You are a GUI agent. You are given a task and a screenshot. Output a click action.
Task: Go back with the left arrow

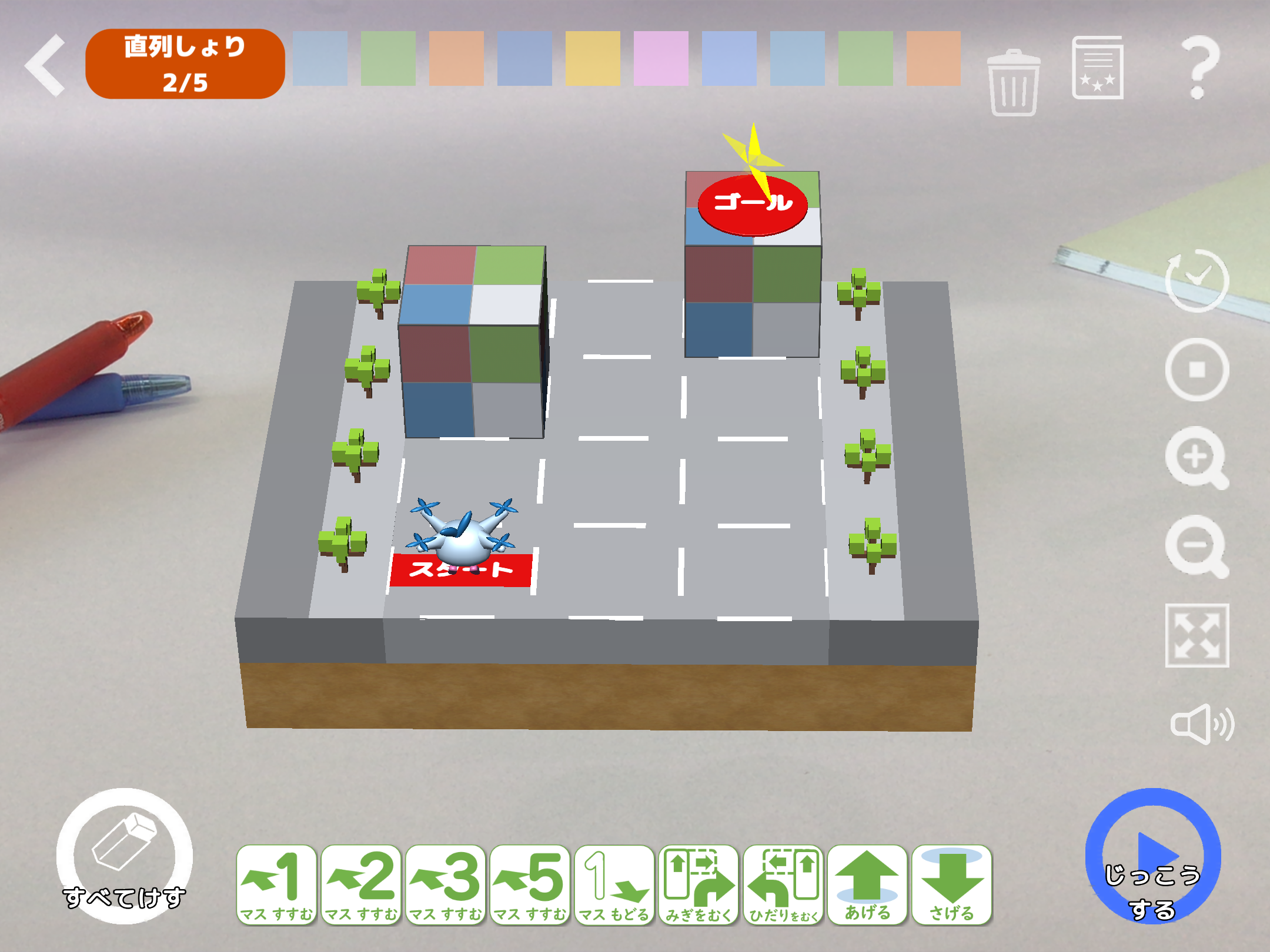[46, 65]
